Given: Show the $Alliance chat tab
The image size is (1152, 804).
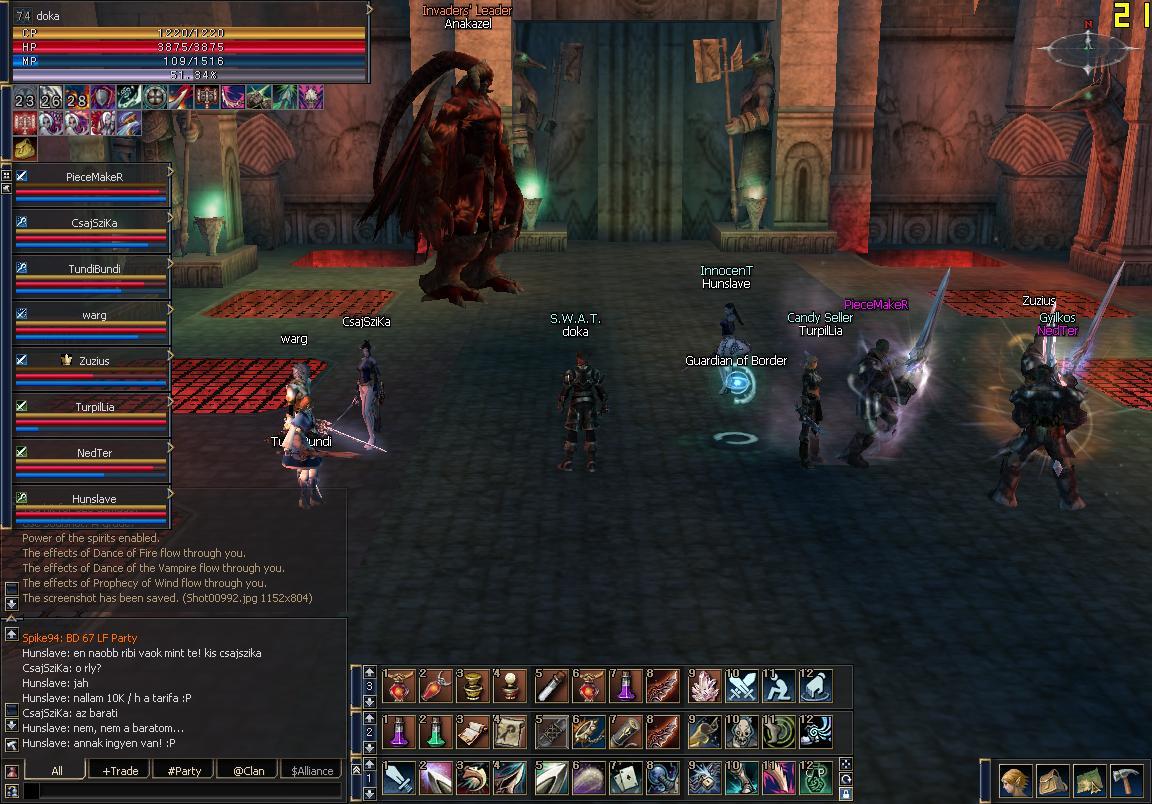Looking at the screenshot, I should (312, 770).
